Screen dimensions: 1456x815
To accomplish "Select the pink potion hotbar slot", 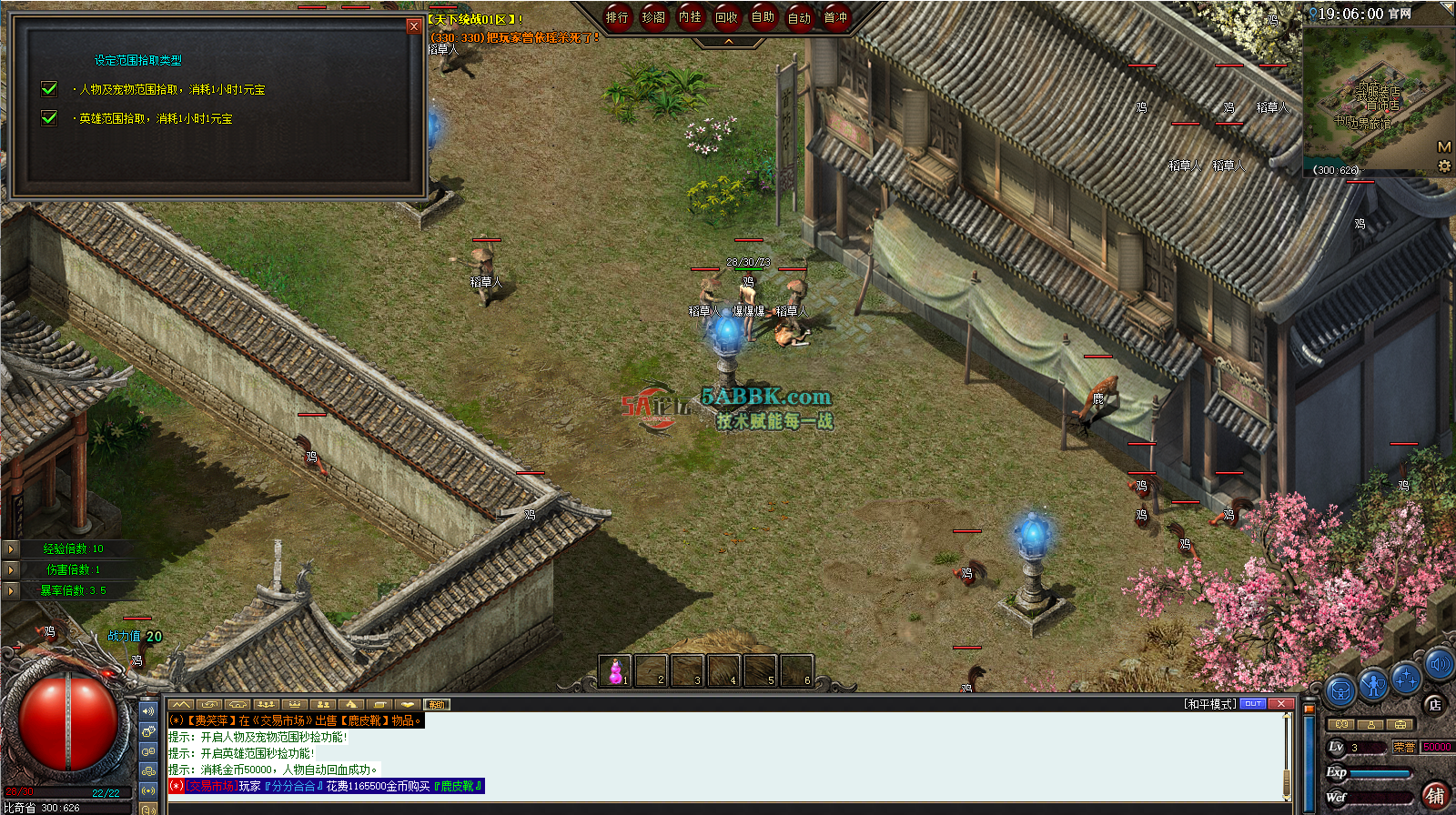I will [x=615, y=671].
